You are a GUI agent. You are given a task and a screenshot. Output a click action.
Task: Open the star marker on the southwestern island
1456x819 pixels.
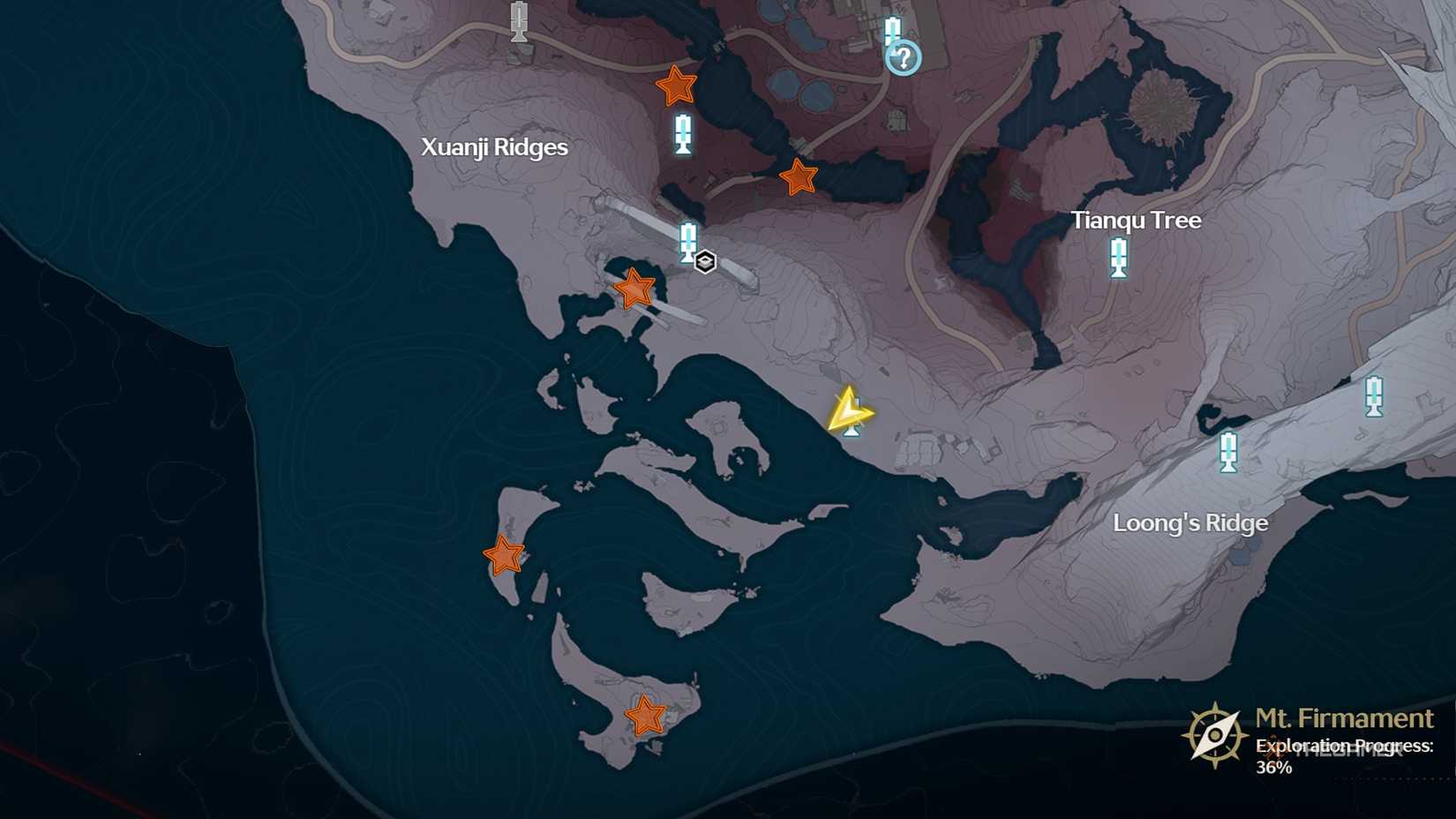point(504,555)
